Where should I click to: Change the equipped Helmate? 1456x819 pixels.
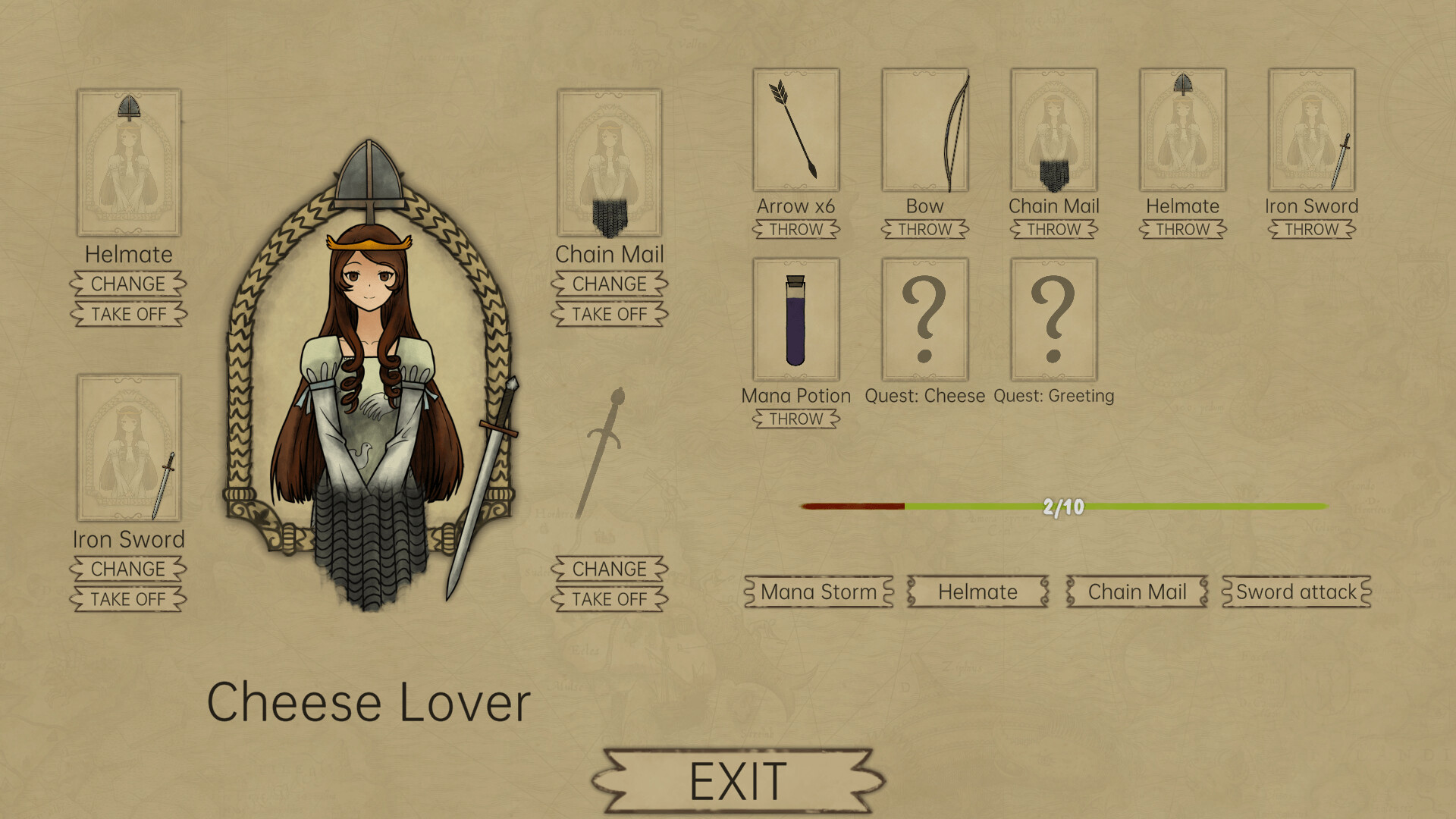coord(128,284)
